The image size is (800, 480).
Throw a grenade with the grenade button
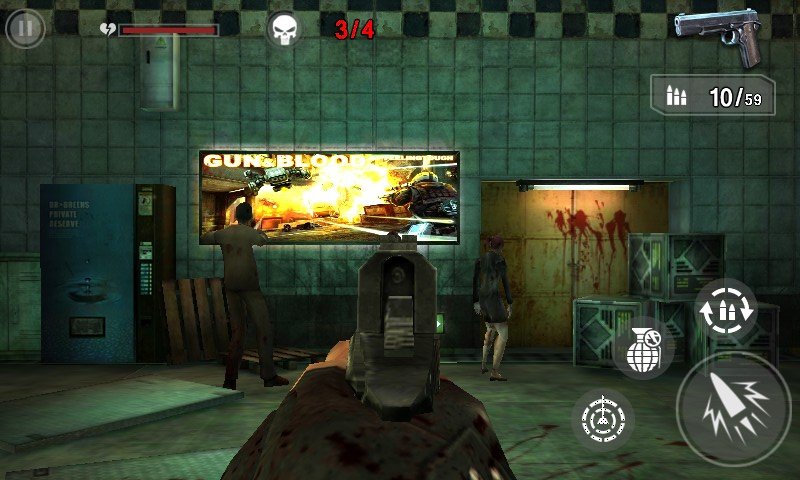[x=642, y=348]
